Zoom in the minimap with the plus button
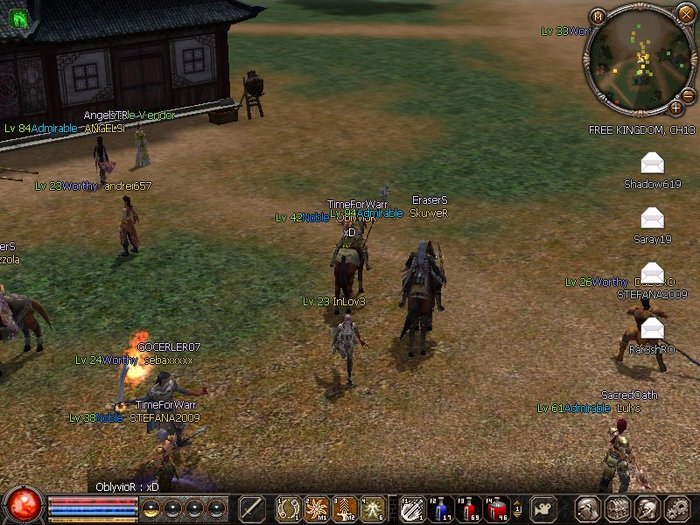 pyautogui.click(x=676, y=107)
